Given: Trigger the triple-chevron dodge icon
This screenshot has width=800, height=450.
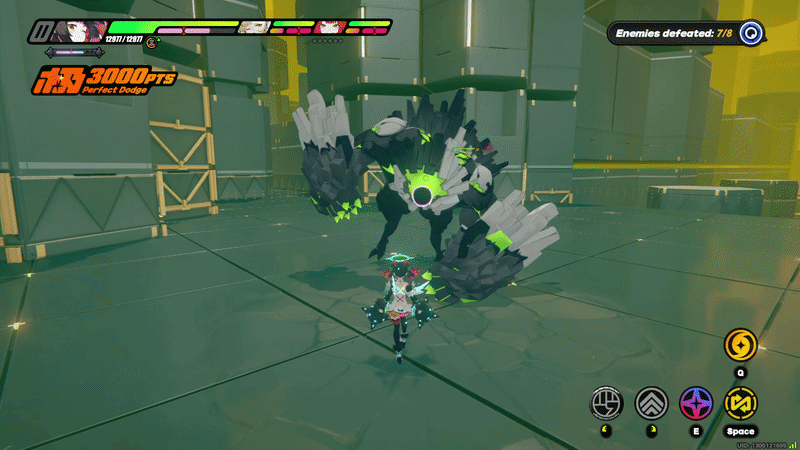Looking at the screenshot, I should [651, 403].
